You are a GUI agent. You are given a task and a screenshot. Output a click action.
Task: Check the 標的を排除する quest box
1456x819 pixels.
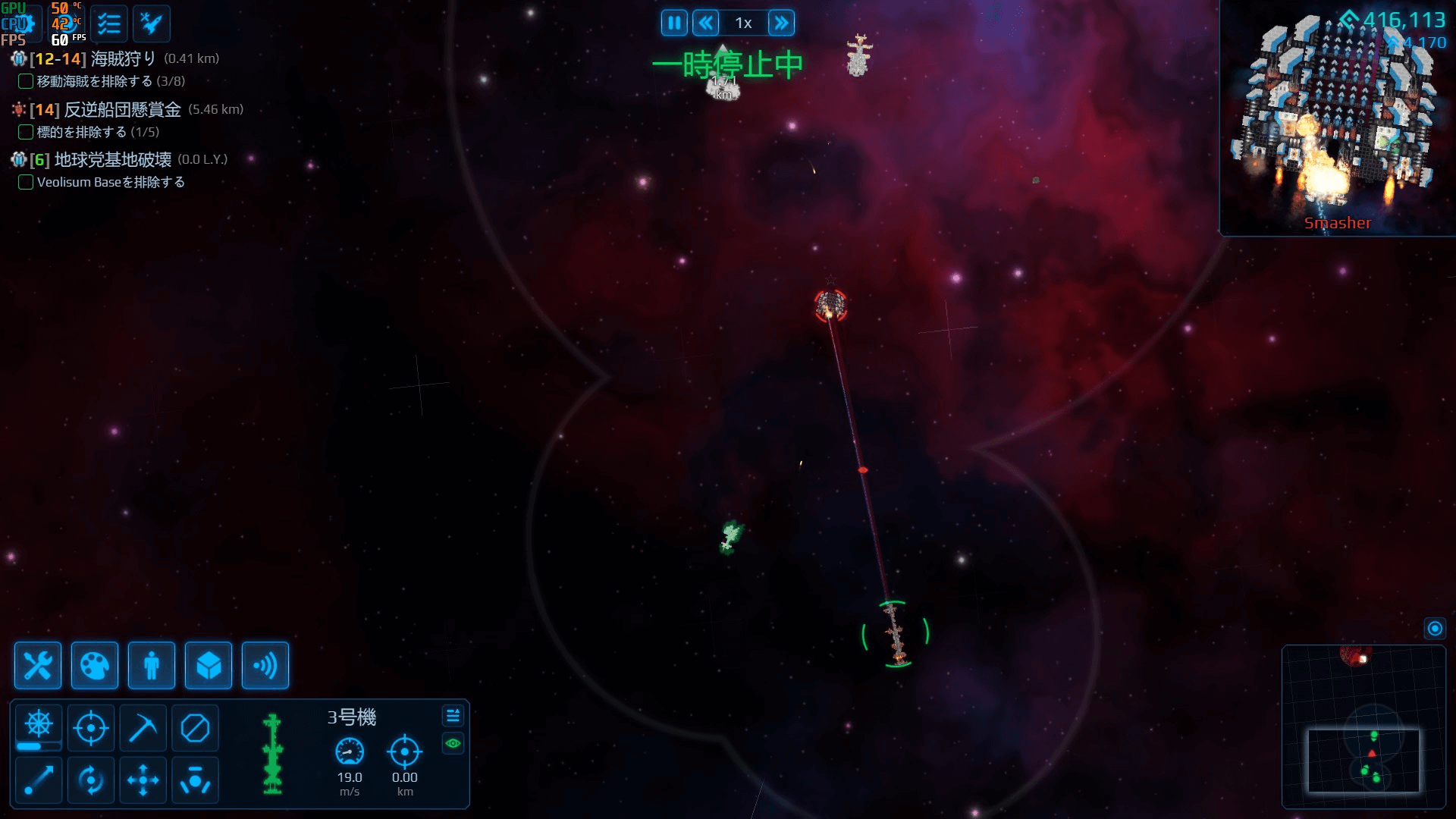click(25, 131)
